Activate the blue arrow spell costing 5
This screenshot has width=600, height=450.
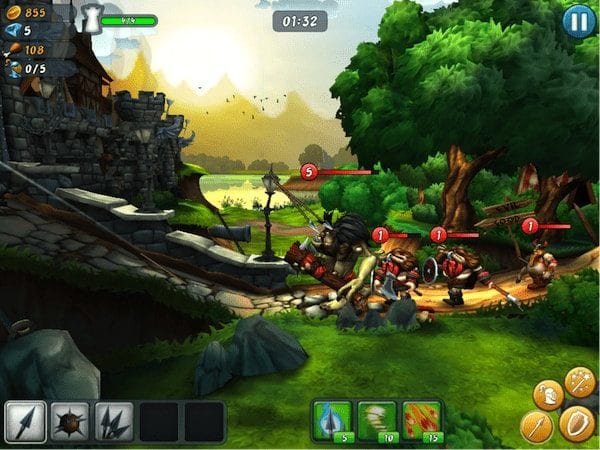(333, 420)
